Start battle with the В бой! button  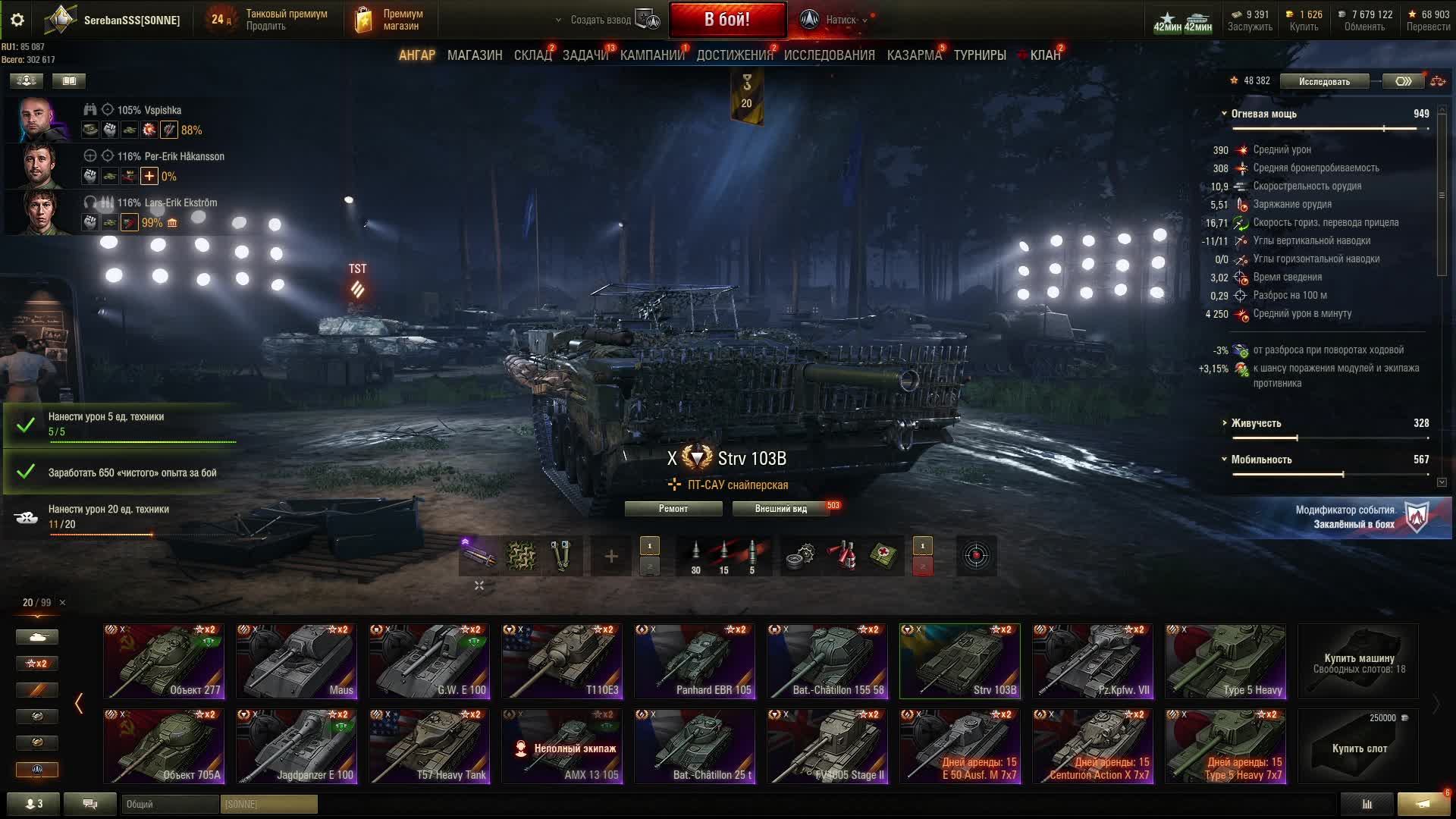pos(726,20)
